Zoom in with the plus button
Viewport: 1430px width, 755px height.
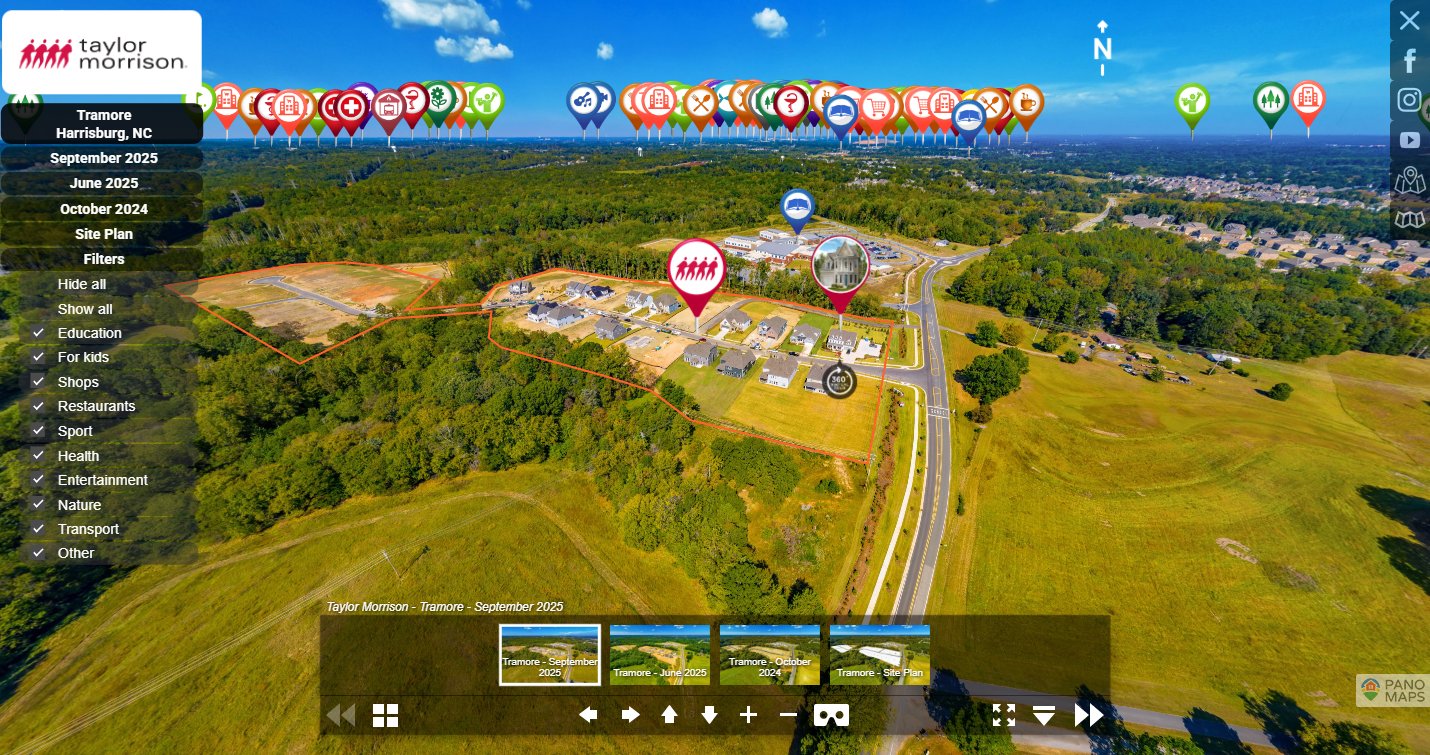click(x=748, y=715)
